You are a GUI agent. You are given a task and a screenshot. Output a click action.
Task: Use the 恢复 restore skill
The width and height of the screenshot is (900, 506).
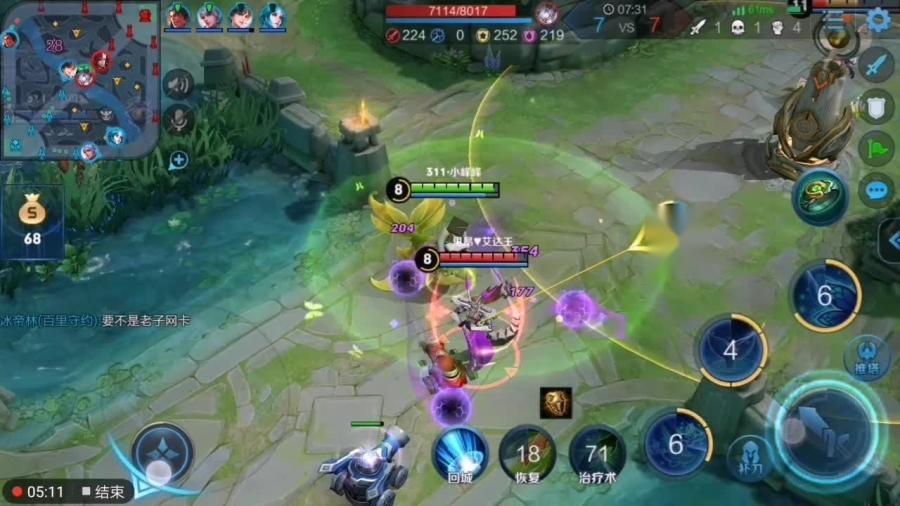527,455
